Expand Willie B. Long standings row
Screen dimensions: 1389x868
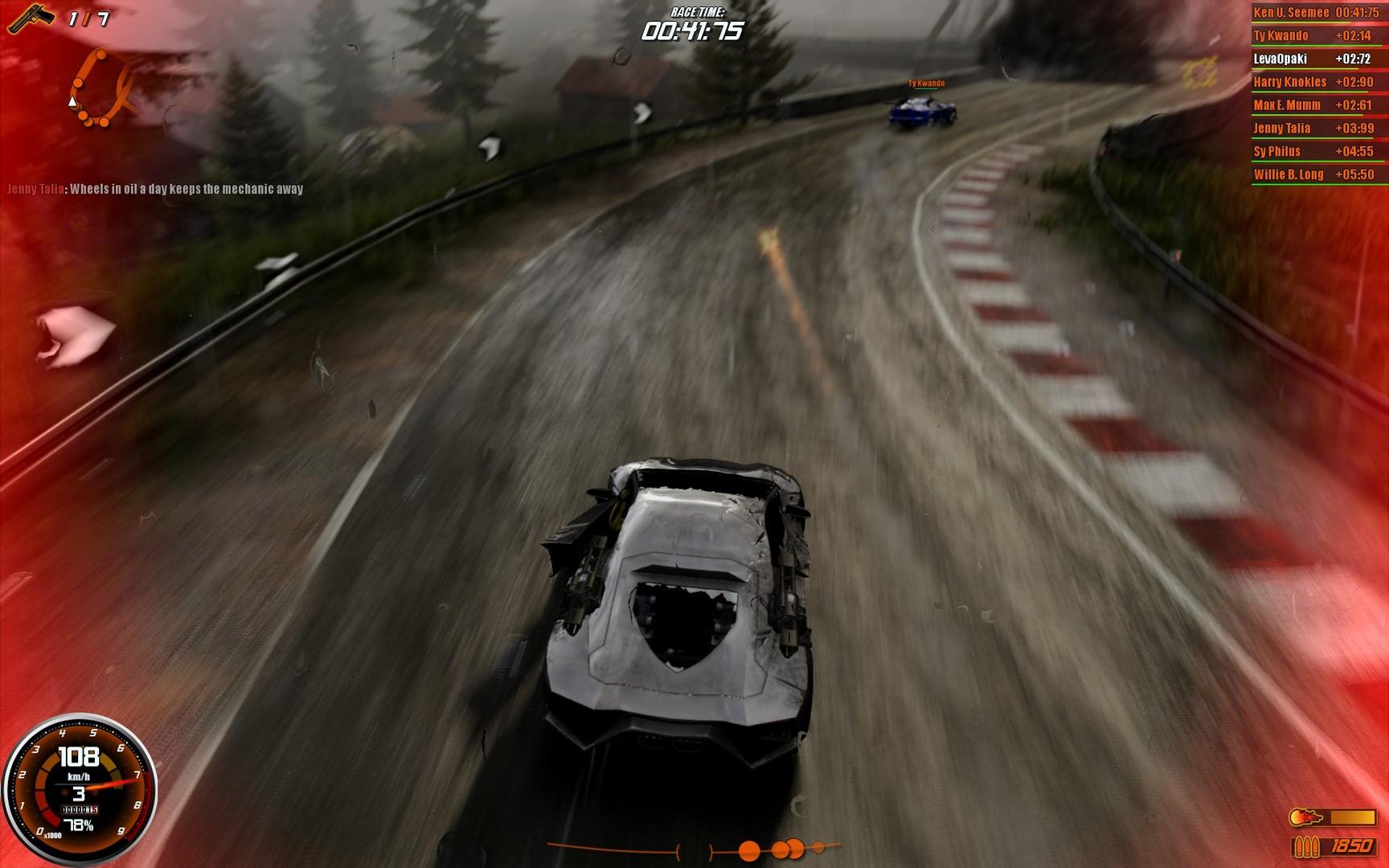(x=1316, y=174)
